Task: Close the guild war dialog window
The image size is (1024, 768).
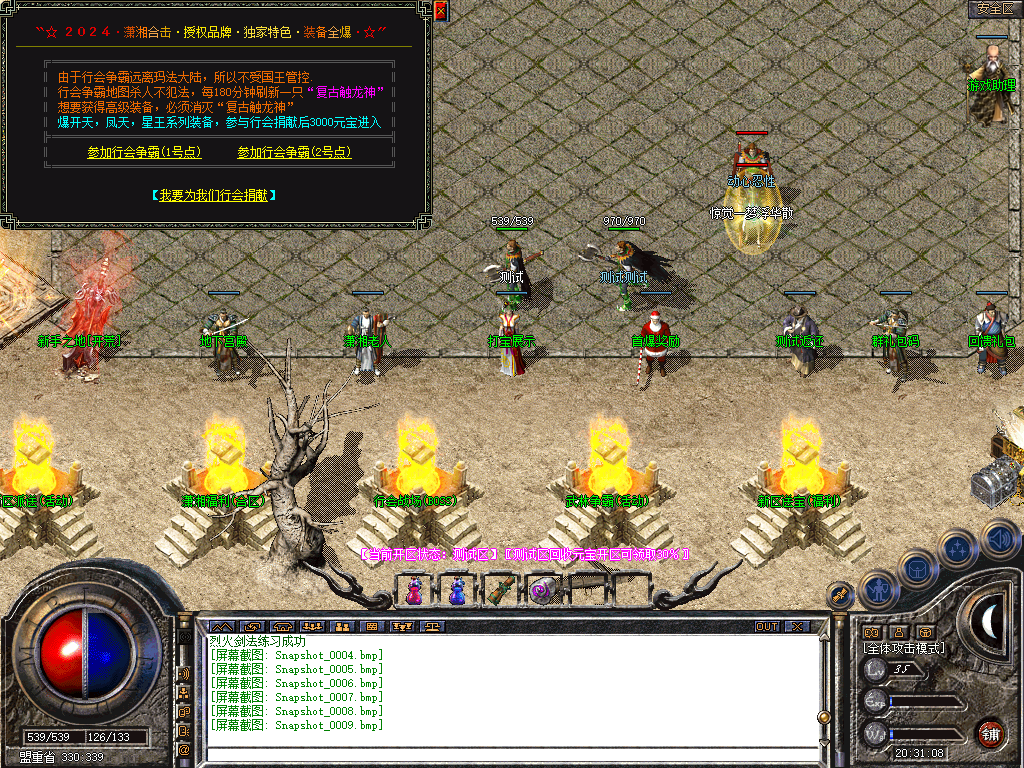Action: pos(440,11)
